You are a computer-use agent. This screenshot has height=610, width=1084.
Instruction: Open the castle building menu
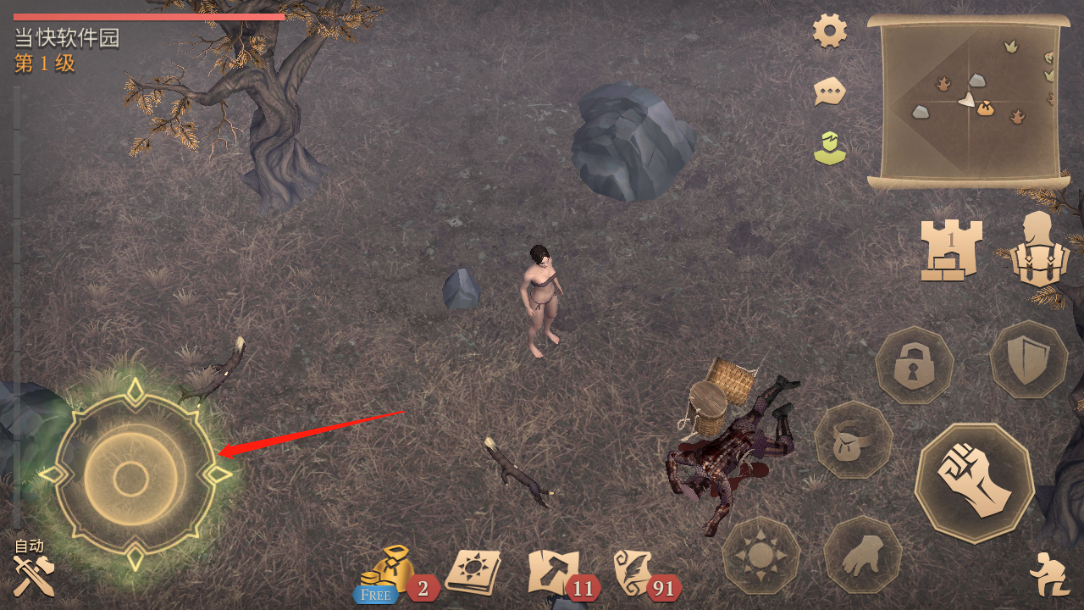tap(951, 249)
